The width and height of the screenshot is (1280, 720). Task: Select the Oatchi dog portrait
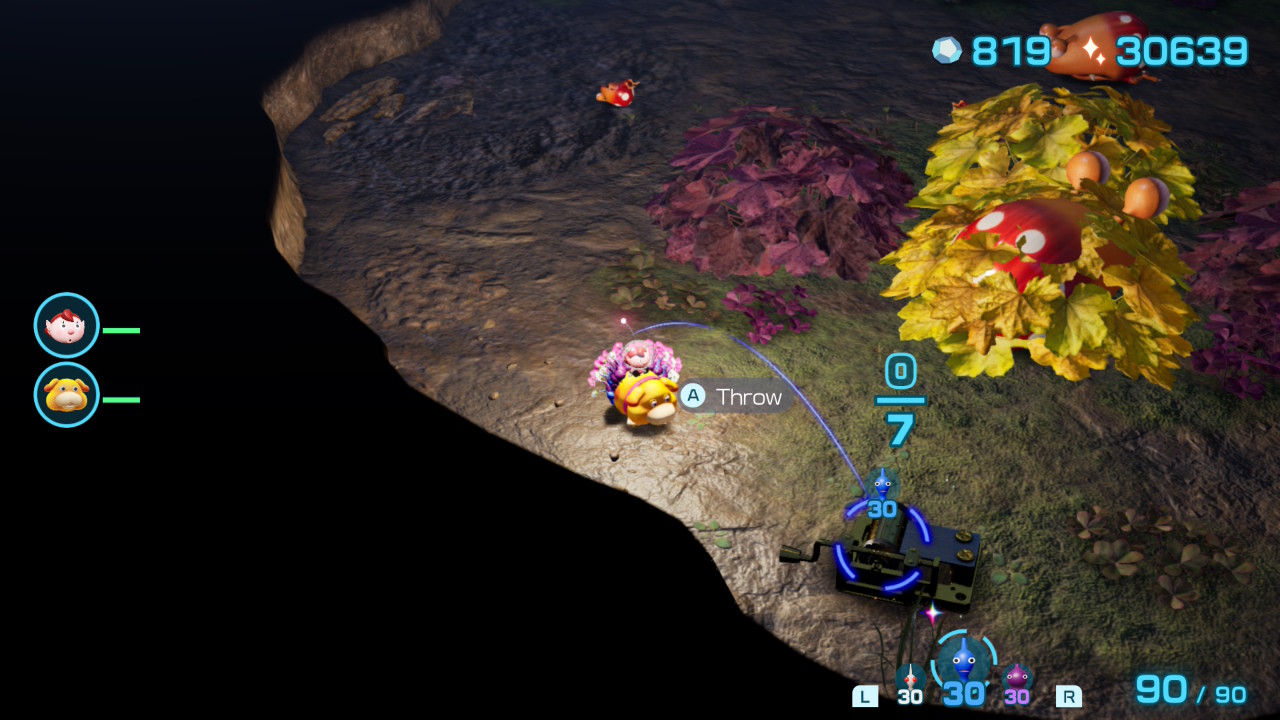67,395
